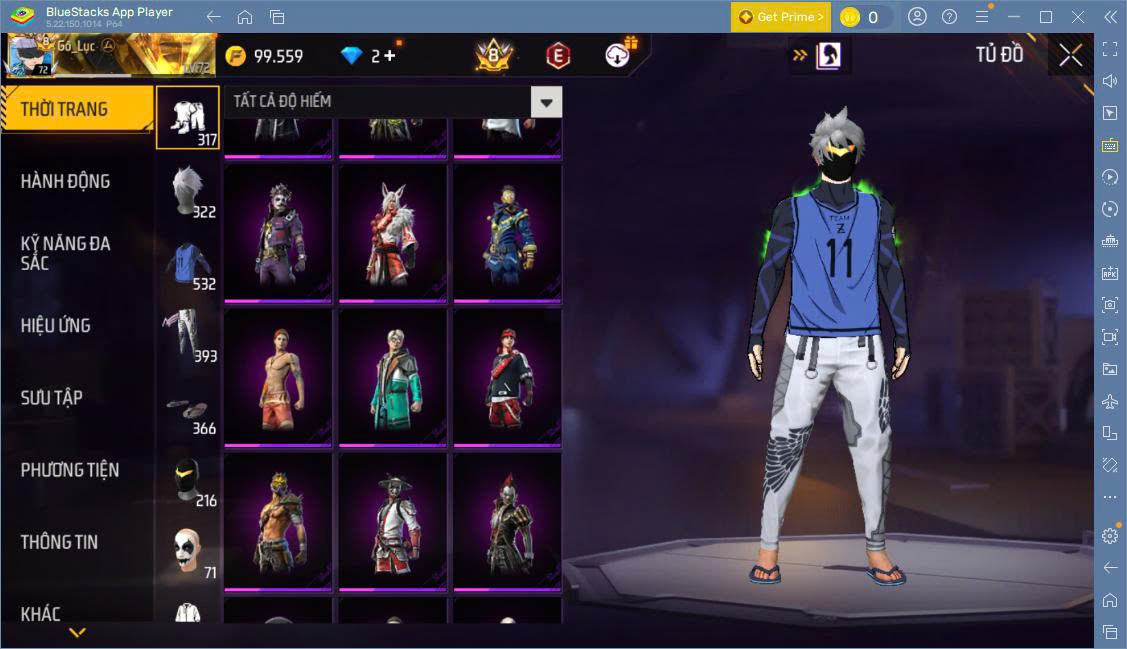This screenshot has height=649, width=1127.
Task: Choose the green and white jacket outfit
Action: (x=393, y=375)
